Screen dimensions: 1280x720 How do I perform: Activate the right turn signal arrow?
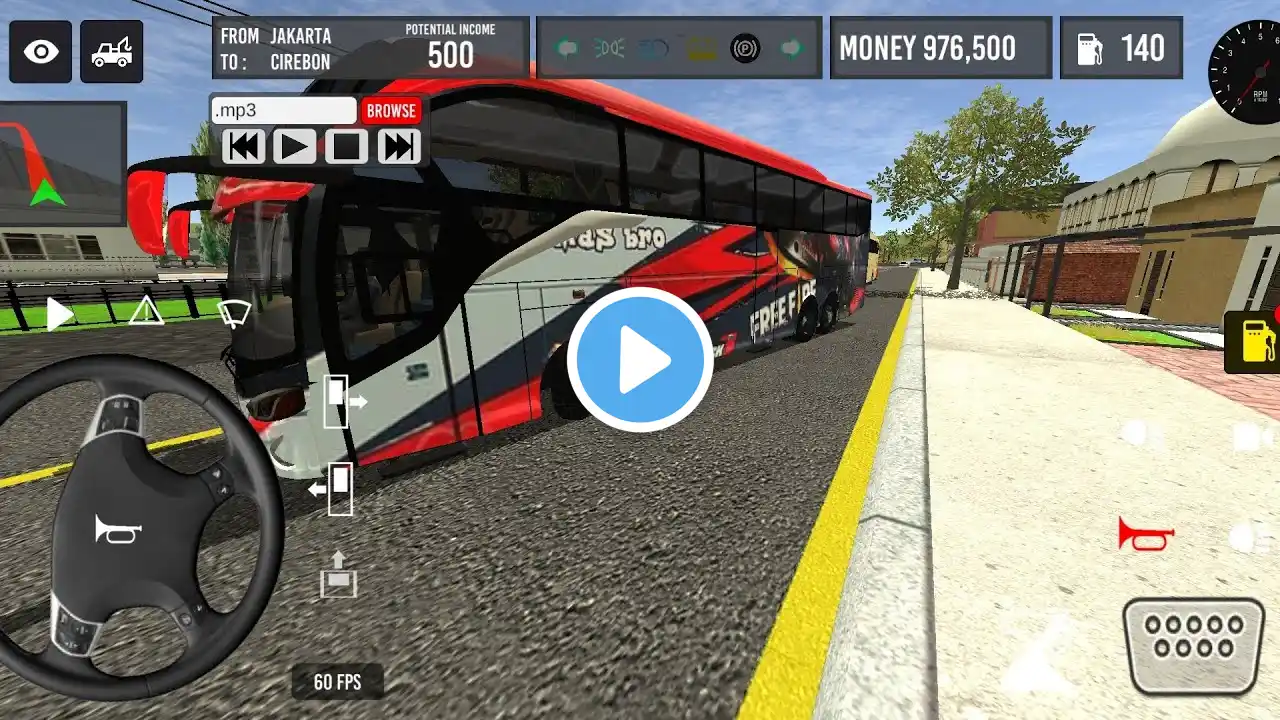792,48
